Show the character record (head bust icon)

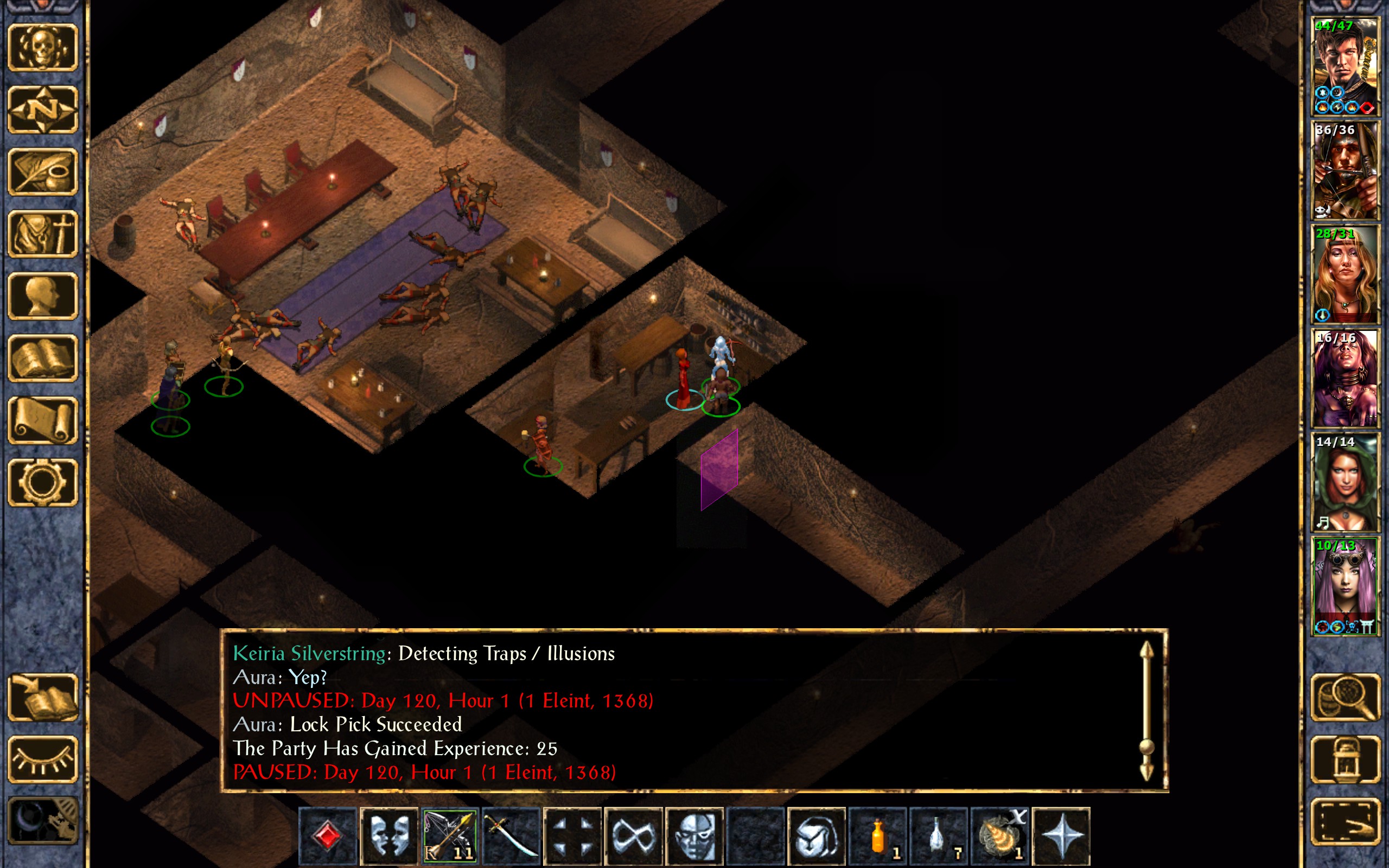pos(43,296)
